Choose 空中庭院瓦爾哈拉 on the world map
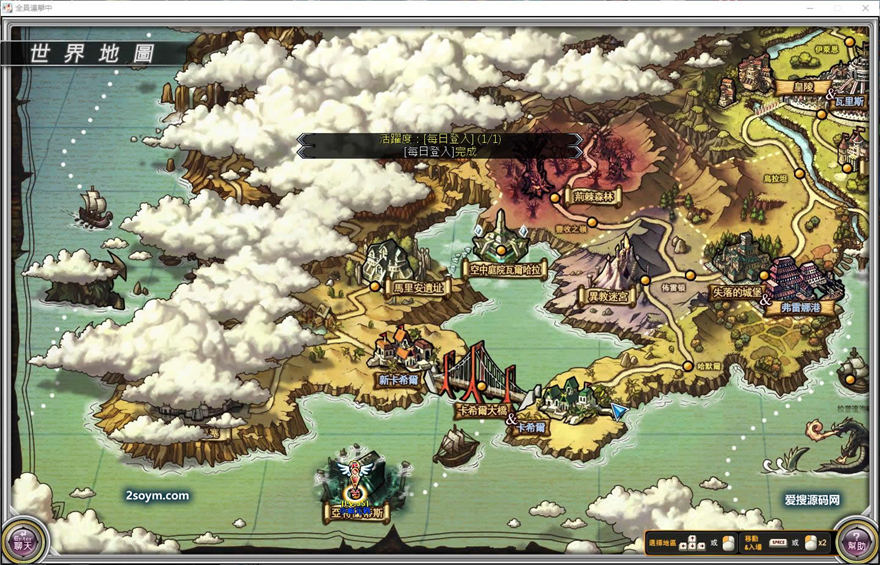The width and height of the screenshot is (880, 565). coord(507,269)
